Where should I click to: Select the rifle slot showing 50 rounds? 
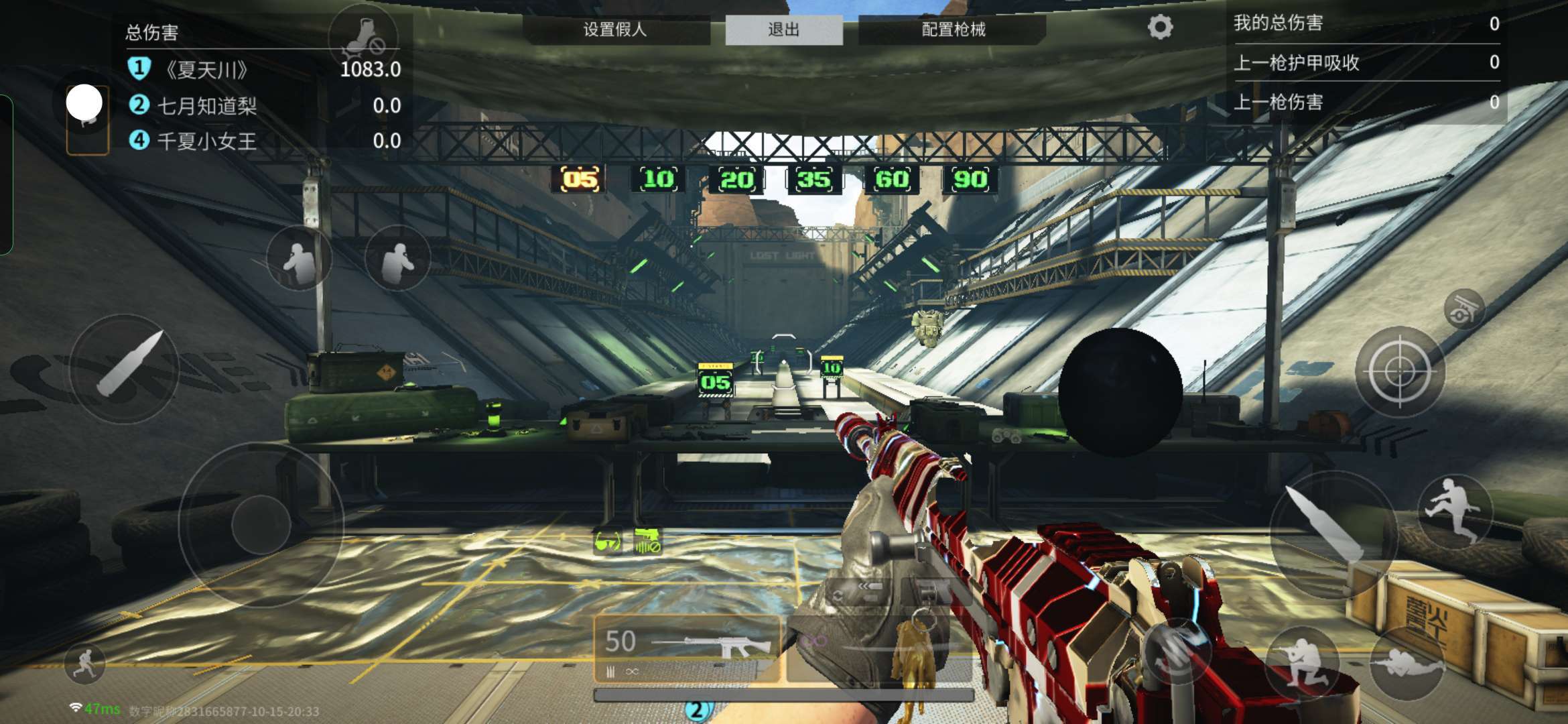pos(687,647)
